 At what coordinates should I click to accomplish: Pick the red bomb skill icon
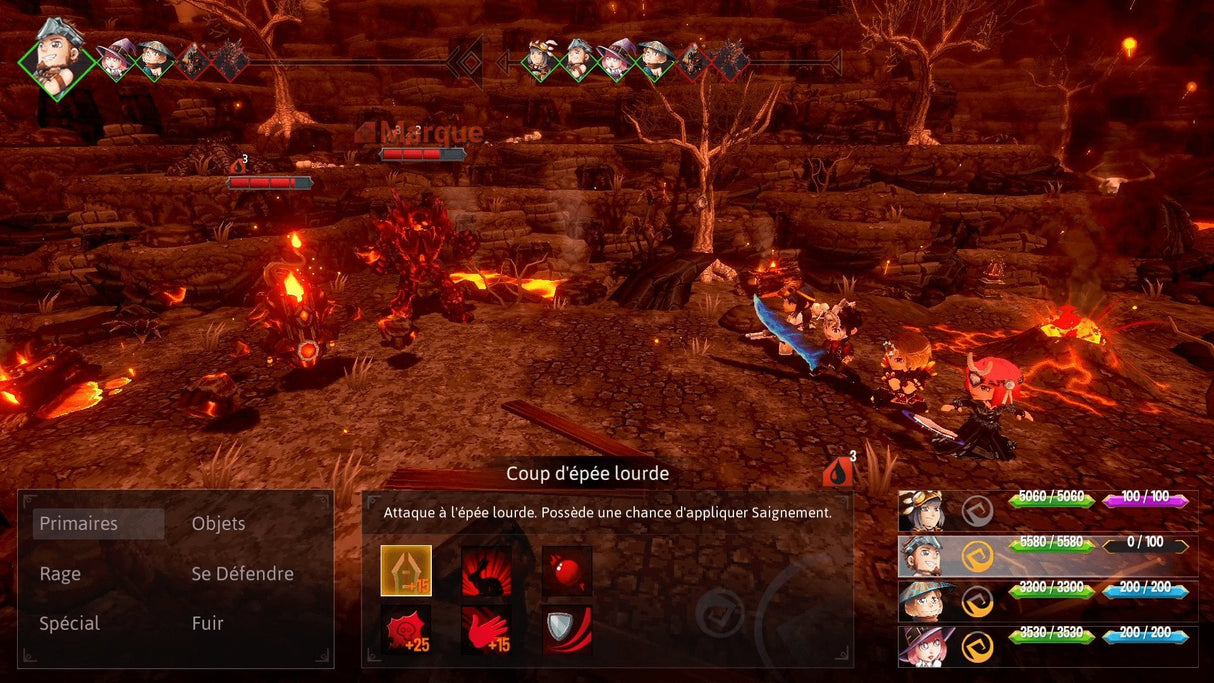pos(567,570)
